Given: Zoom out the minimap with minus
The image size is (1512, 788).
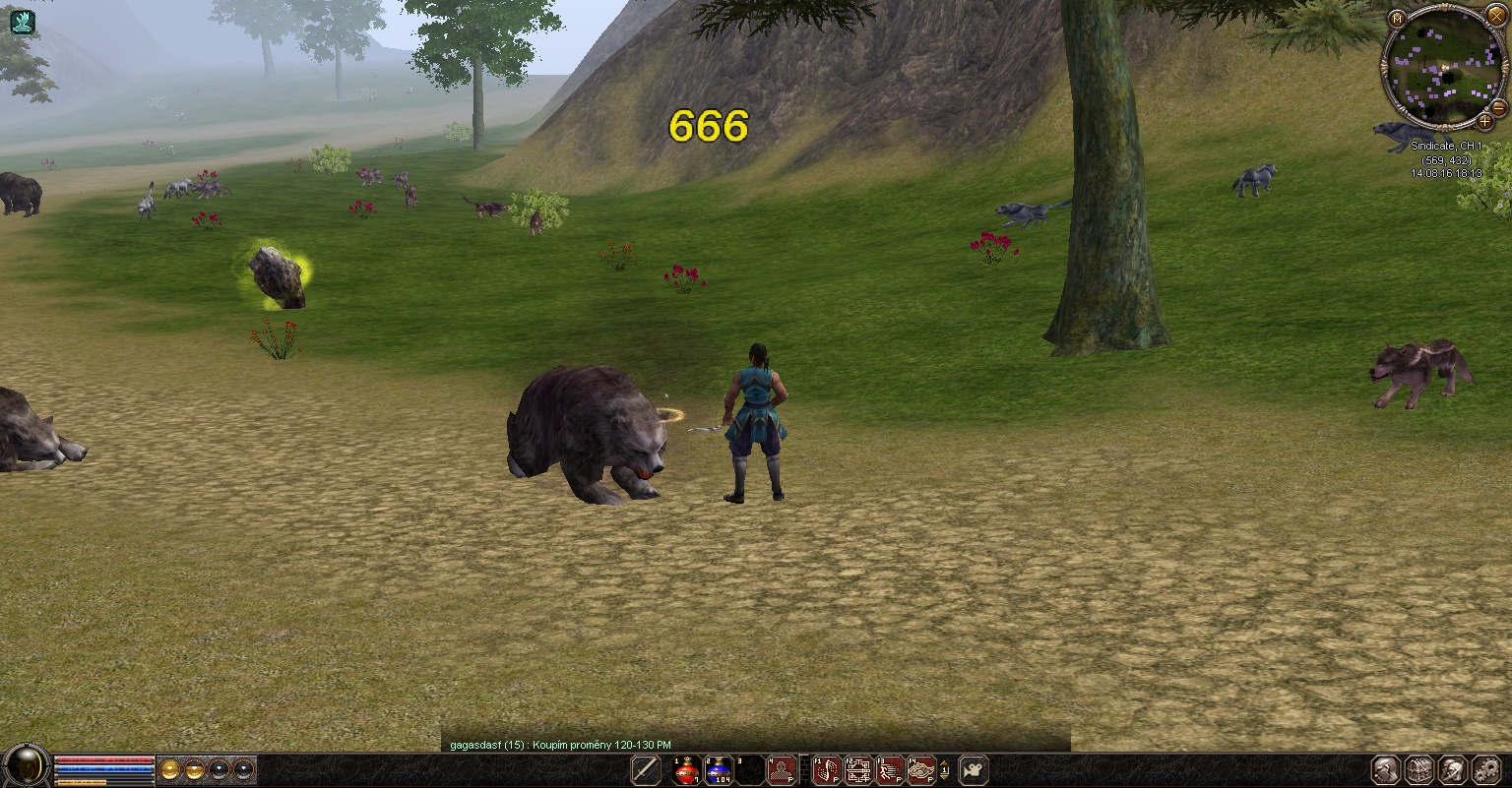Looking at the screenshot, I should pyautogui.click(x=1499, y=106).
